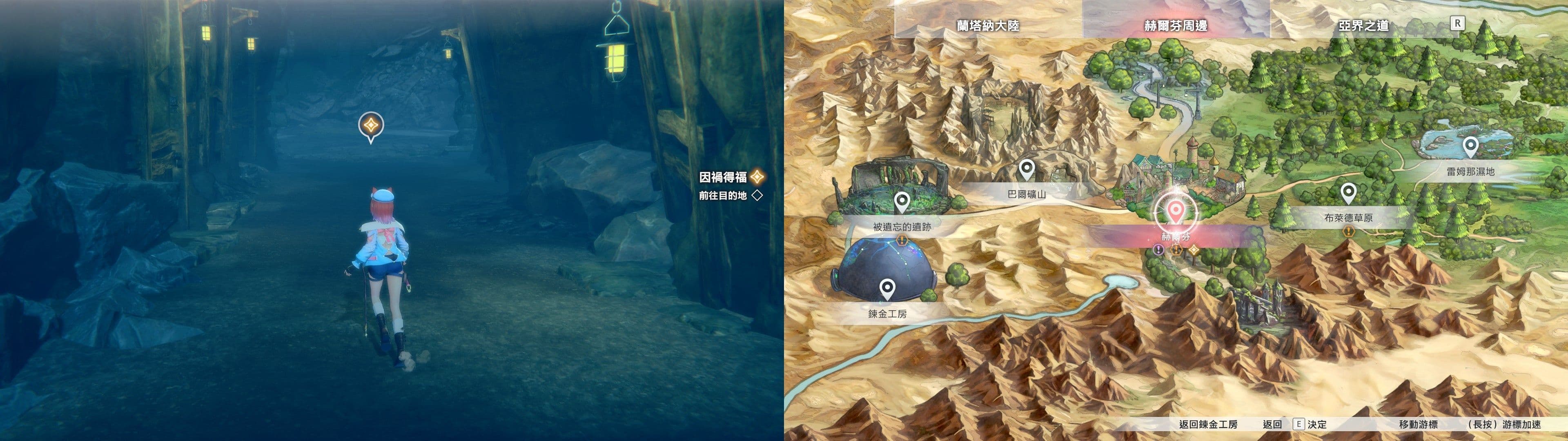Select the 雷姆那濕地 location pin
This screenshot has width=1568, height=441.
tap(1470, 147)
